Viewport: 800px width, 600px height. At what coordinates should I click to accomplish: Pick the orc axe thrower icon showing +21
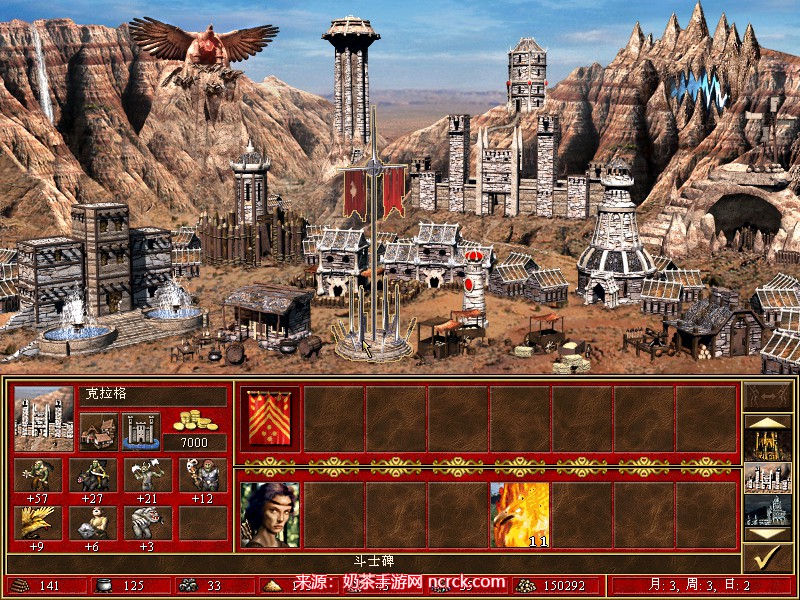(x=147, y=475)
